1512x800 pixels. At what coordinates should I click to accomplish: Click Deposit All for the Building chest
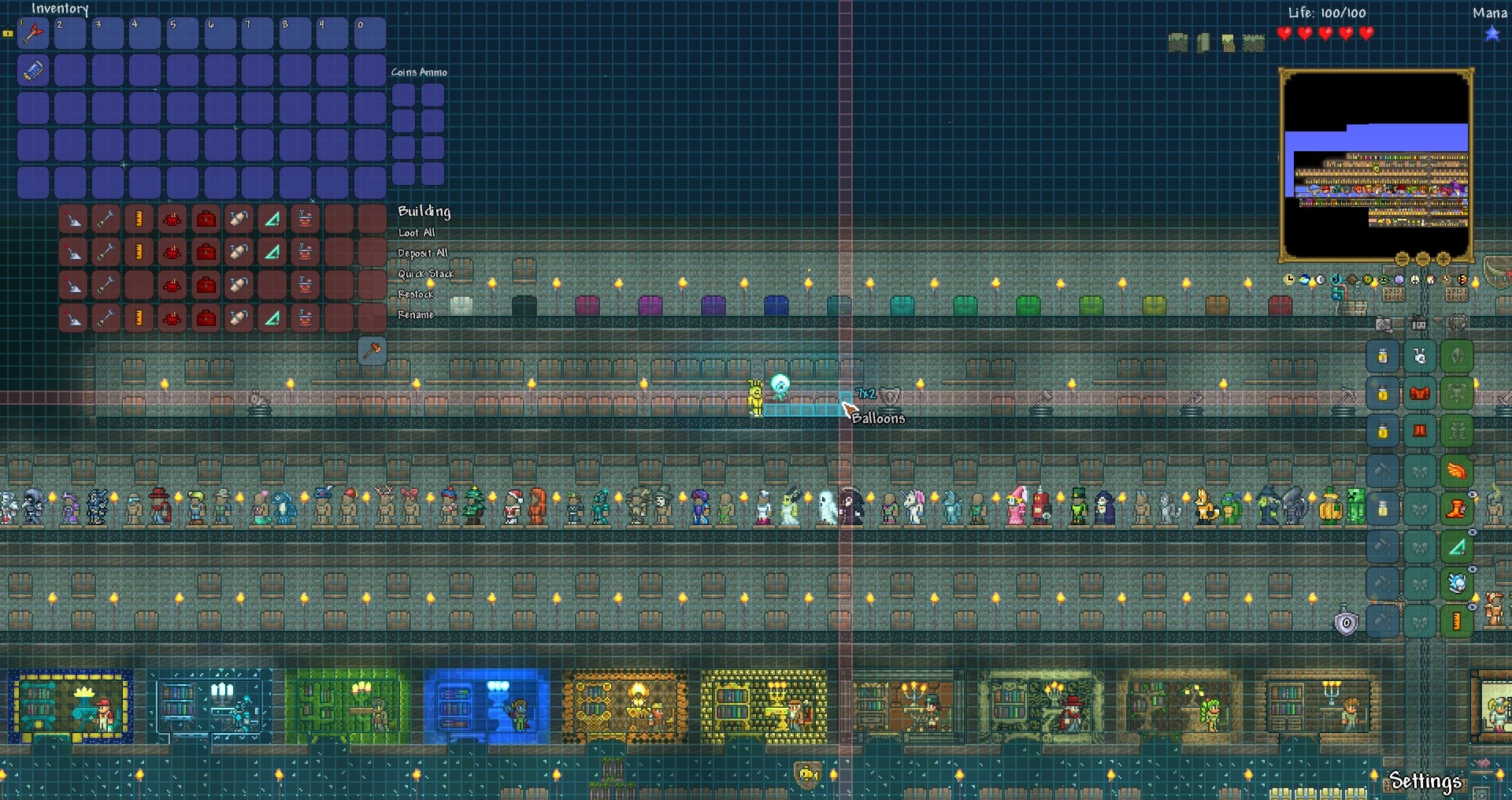click(423, 253)
